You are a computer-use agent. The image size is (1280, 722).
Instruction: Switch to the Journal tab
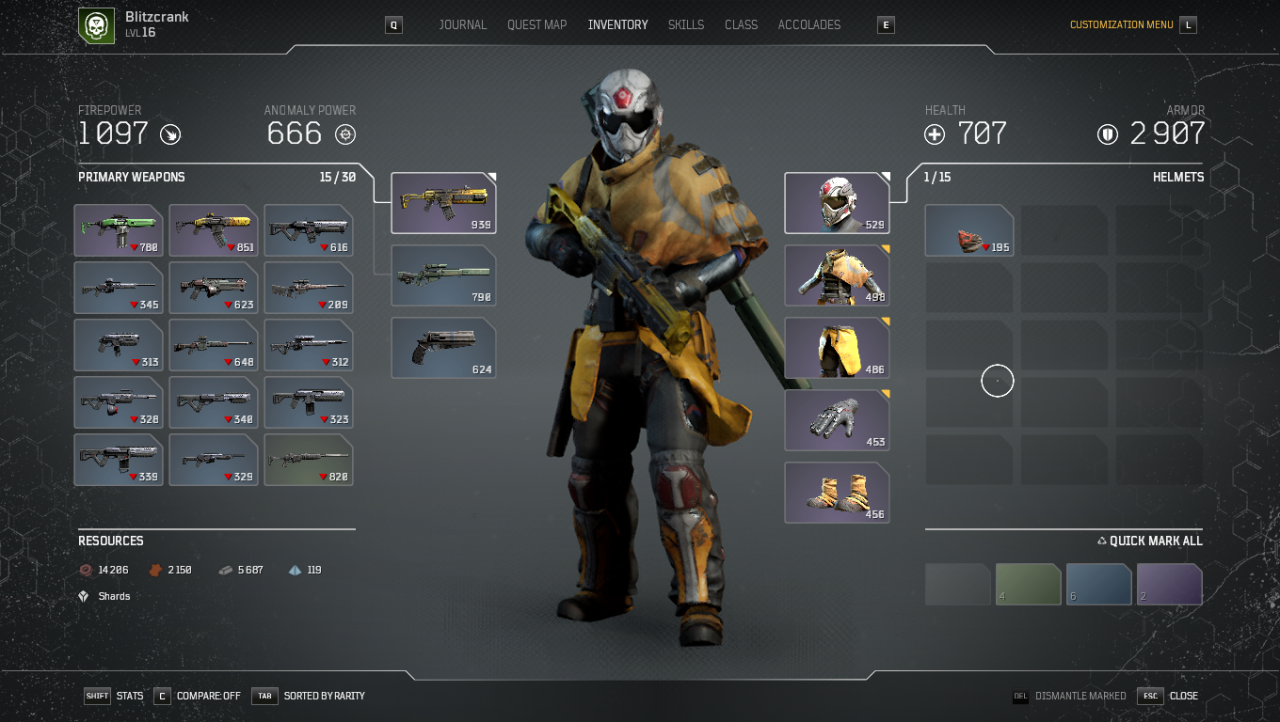(463, 25)
